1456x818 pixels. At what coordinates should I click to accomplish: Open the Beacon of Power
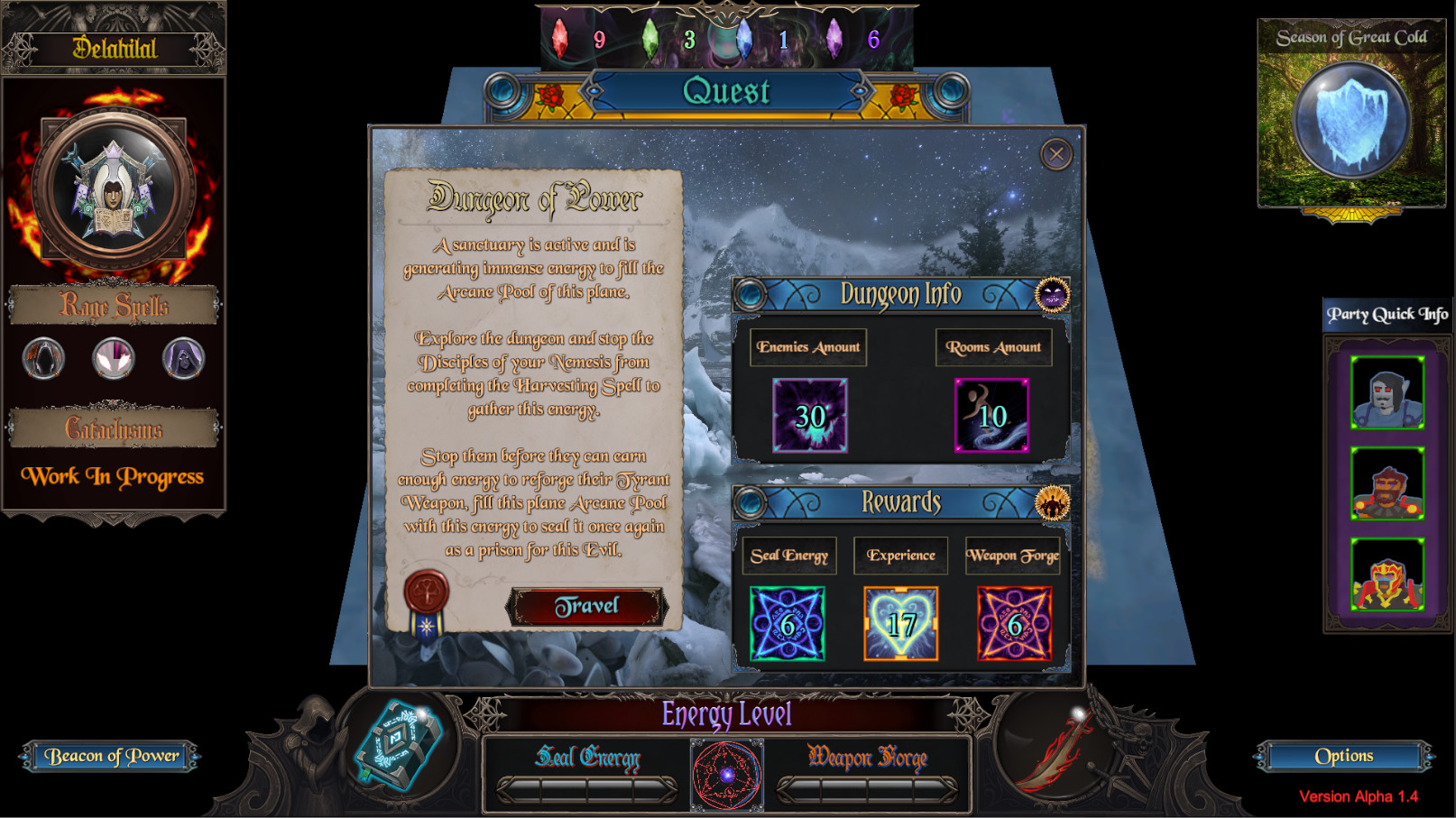(110, 756)
